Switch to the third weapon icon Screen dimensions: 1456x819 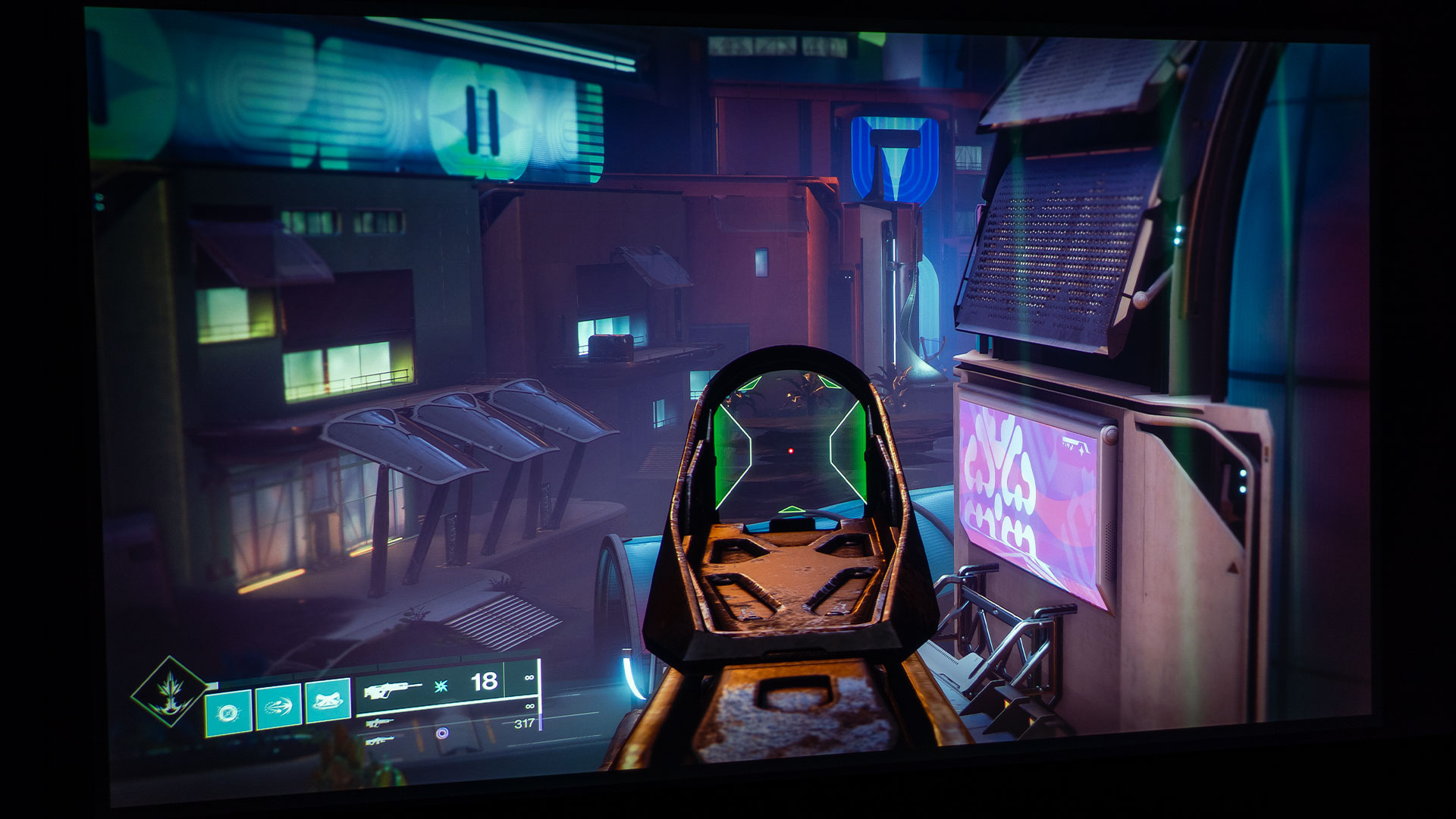pos(379,739)
